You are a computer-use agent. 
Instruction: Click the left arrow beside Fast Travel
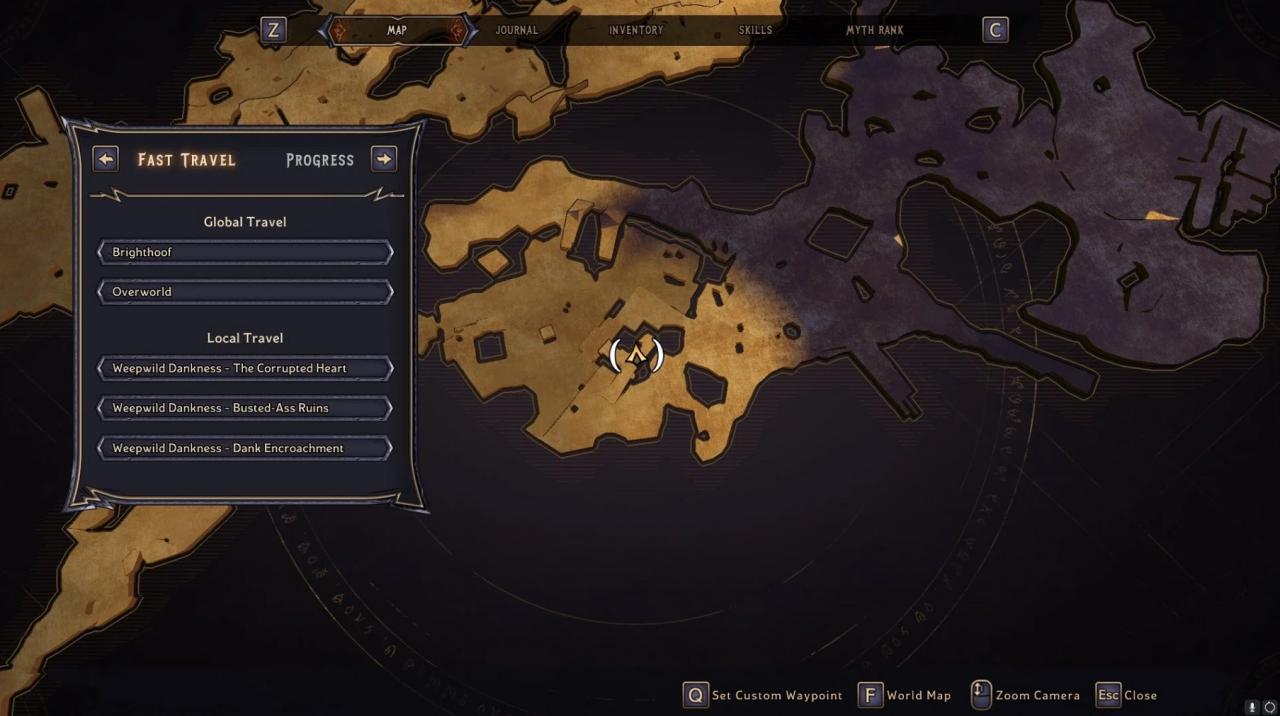[x=105, y=159]
